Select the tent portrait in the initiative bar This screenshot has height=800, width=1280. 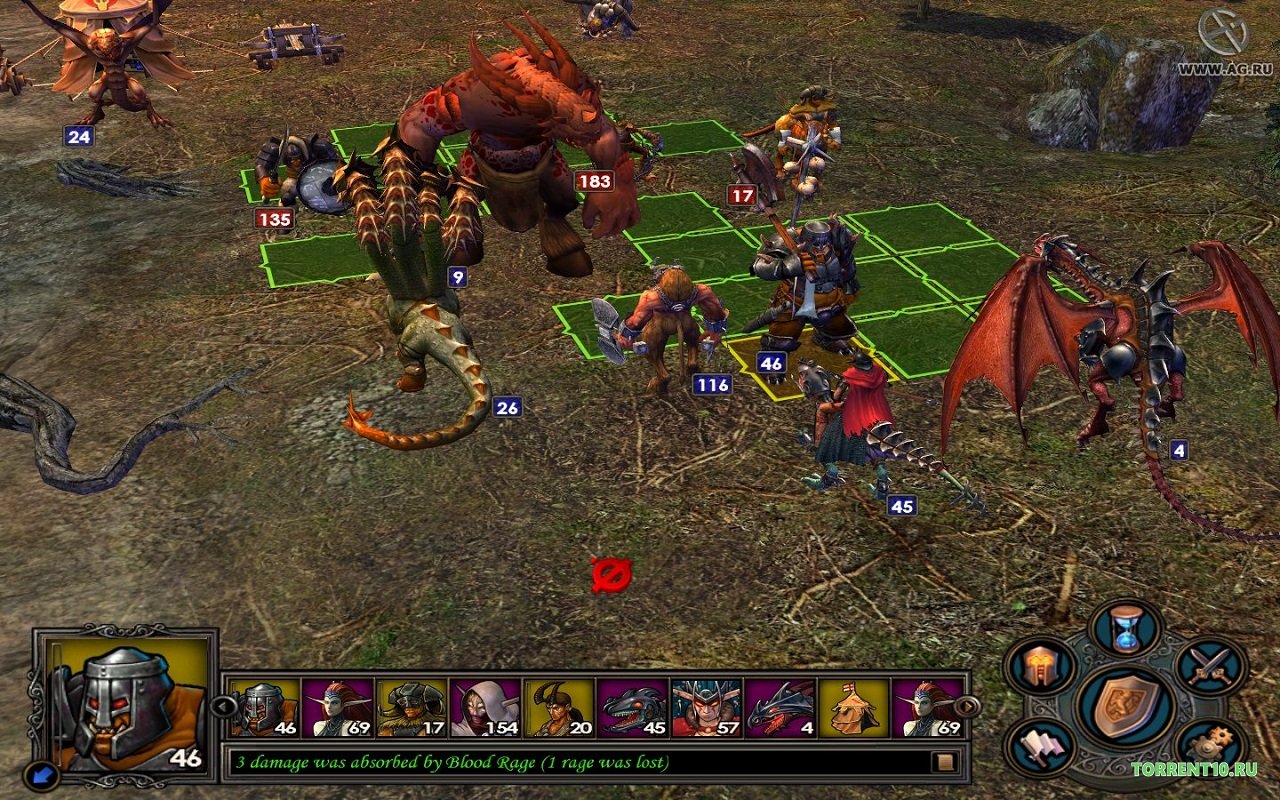point(853,708)
